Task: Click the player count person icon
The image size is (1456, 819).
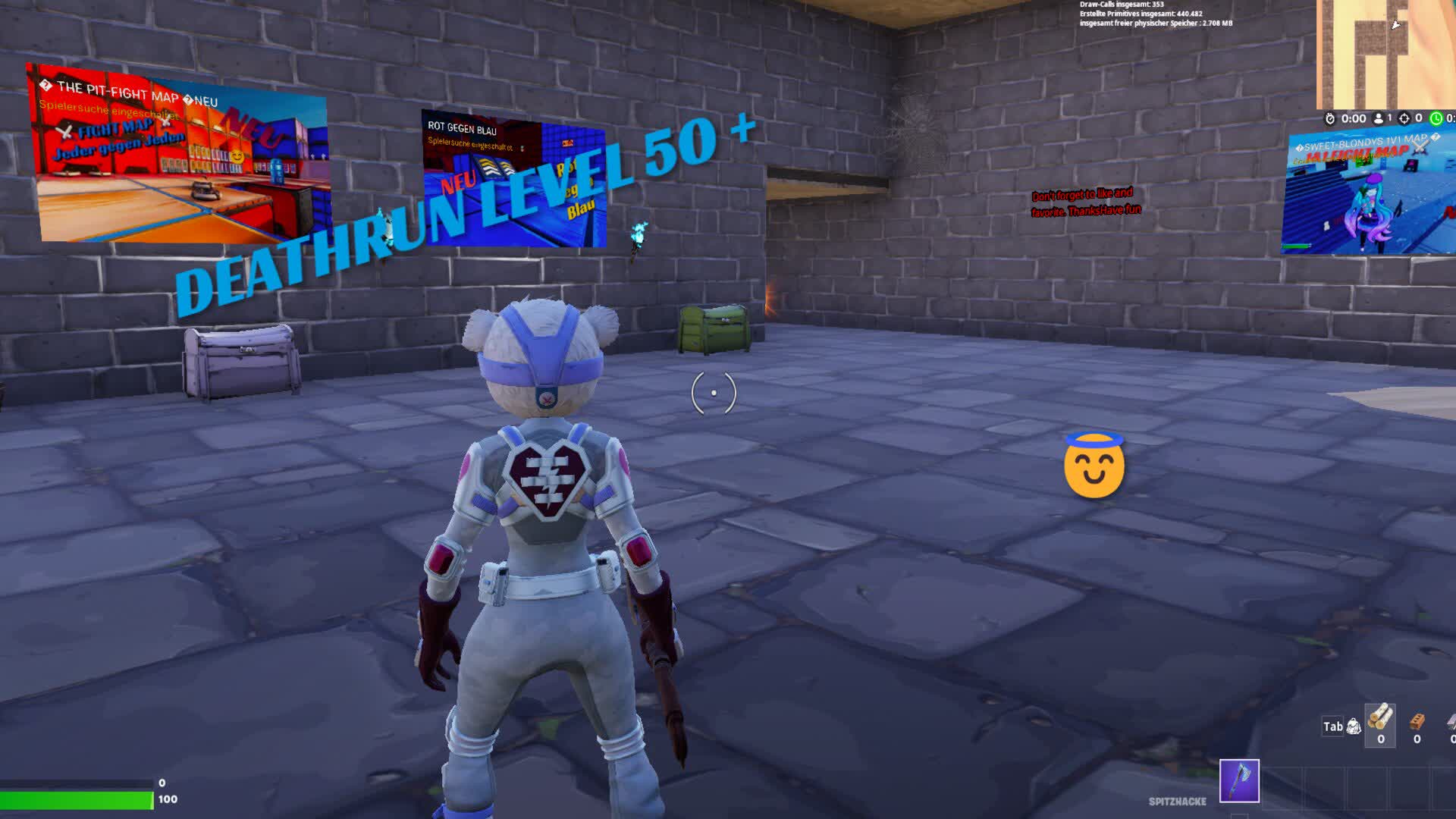Action: click(x=1379, y=118)
